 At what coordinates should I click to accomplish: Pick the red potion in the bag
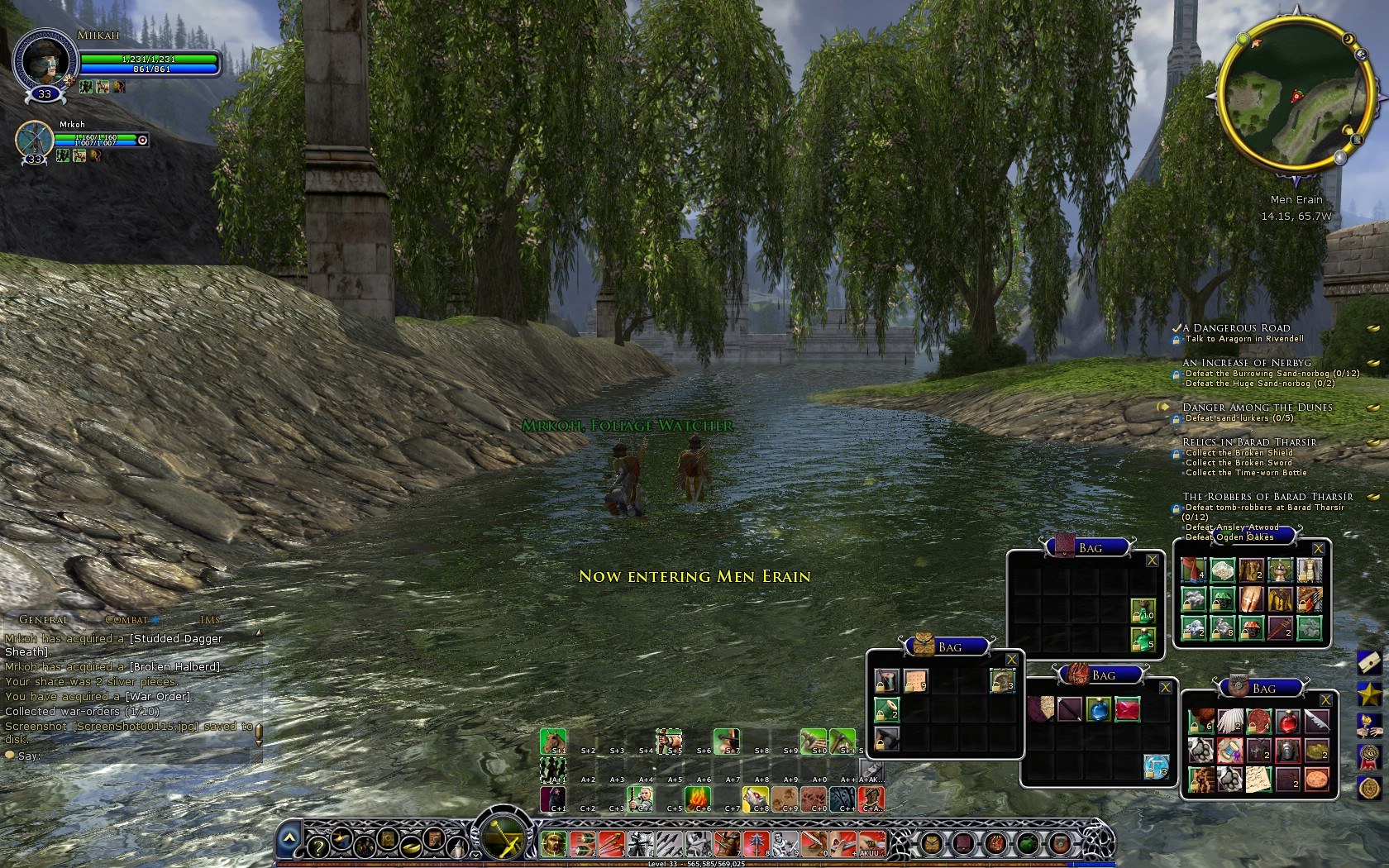tap(1287, 722)
